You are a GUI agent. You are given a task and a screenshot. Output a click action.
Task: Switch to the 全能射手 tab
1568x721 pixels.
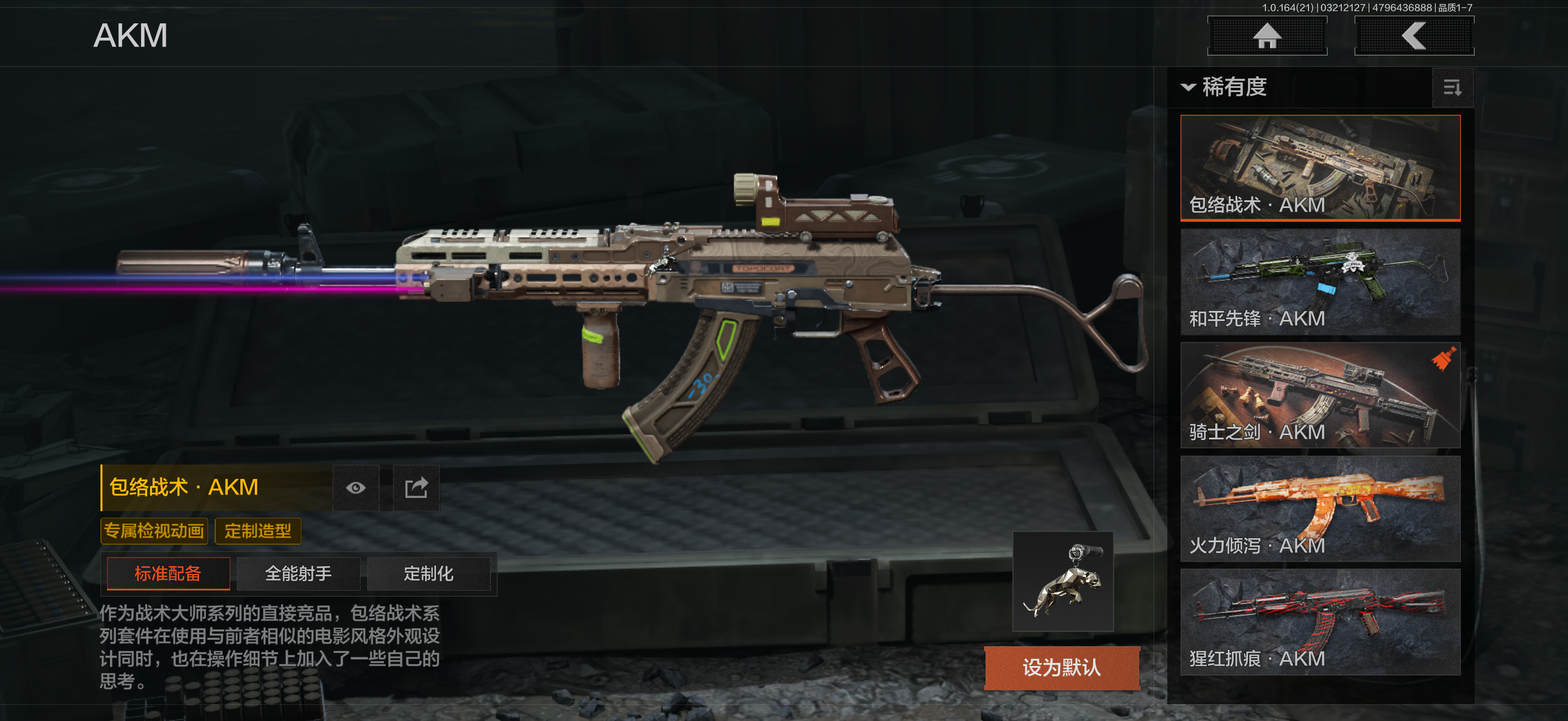click(x=298, y=573)
